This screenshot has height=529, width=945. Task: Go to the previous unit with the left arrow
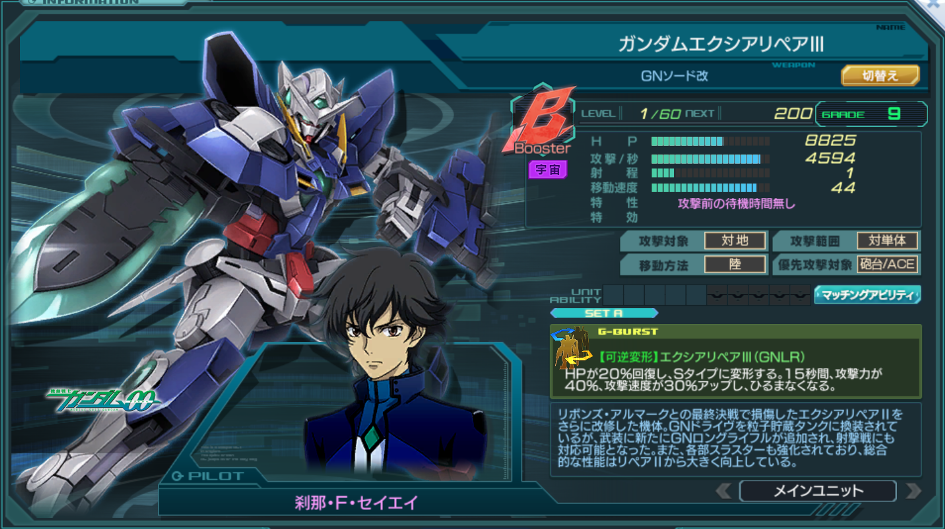[x=723, y=491]
